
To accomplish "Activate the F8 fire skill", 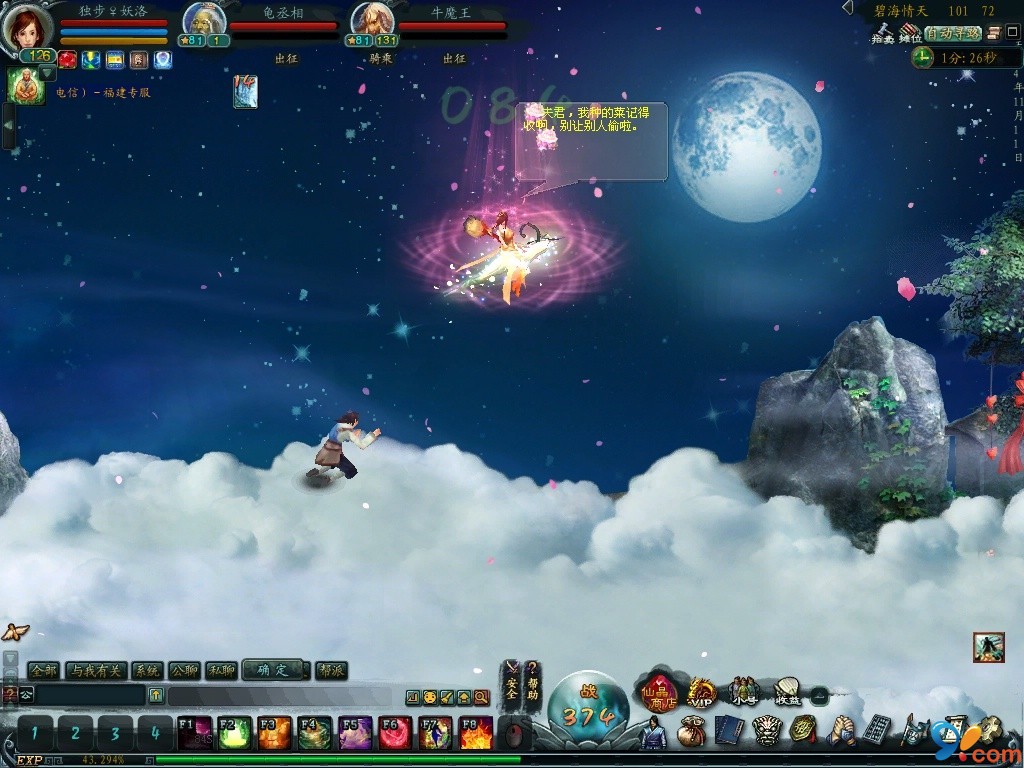I will tap(475, 733).
